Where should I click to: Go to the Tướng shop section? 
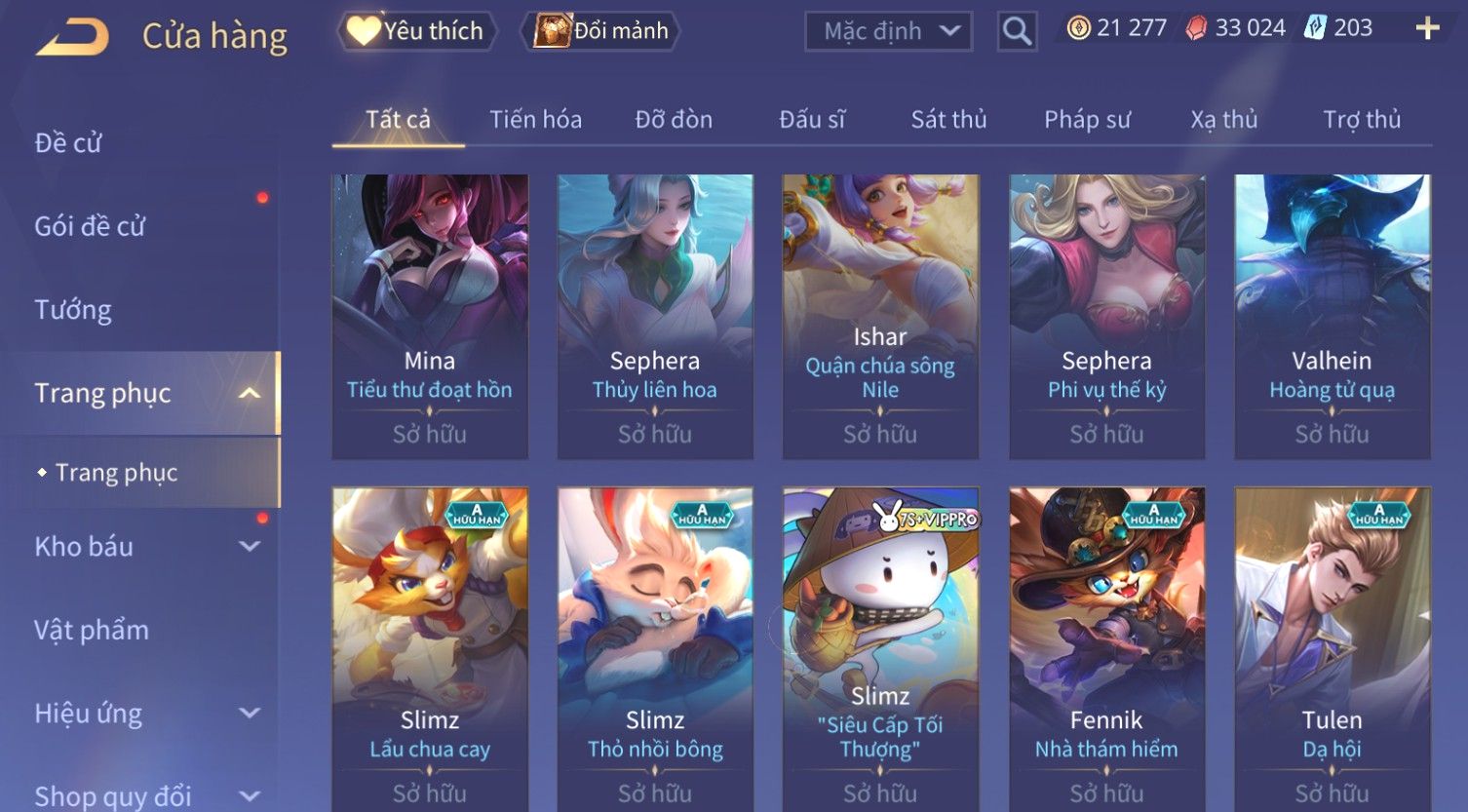(73, 310)
